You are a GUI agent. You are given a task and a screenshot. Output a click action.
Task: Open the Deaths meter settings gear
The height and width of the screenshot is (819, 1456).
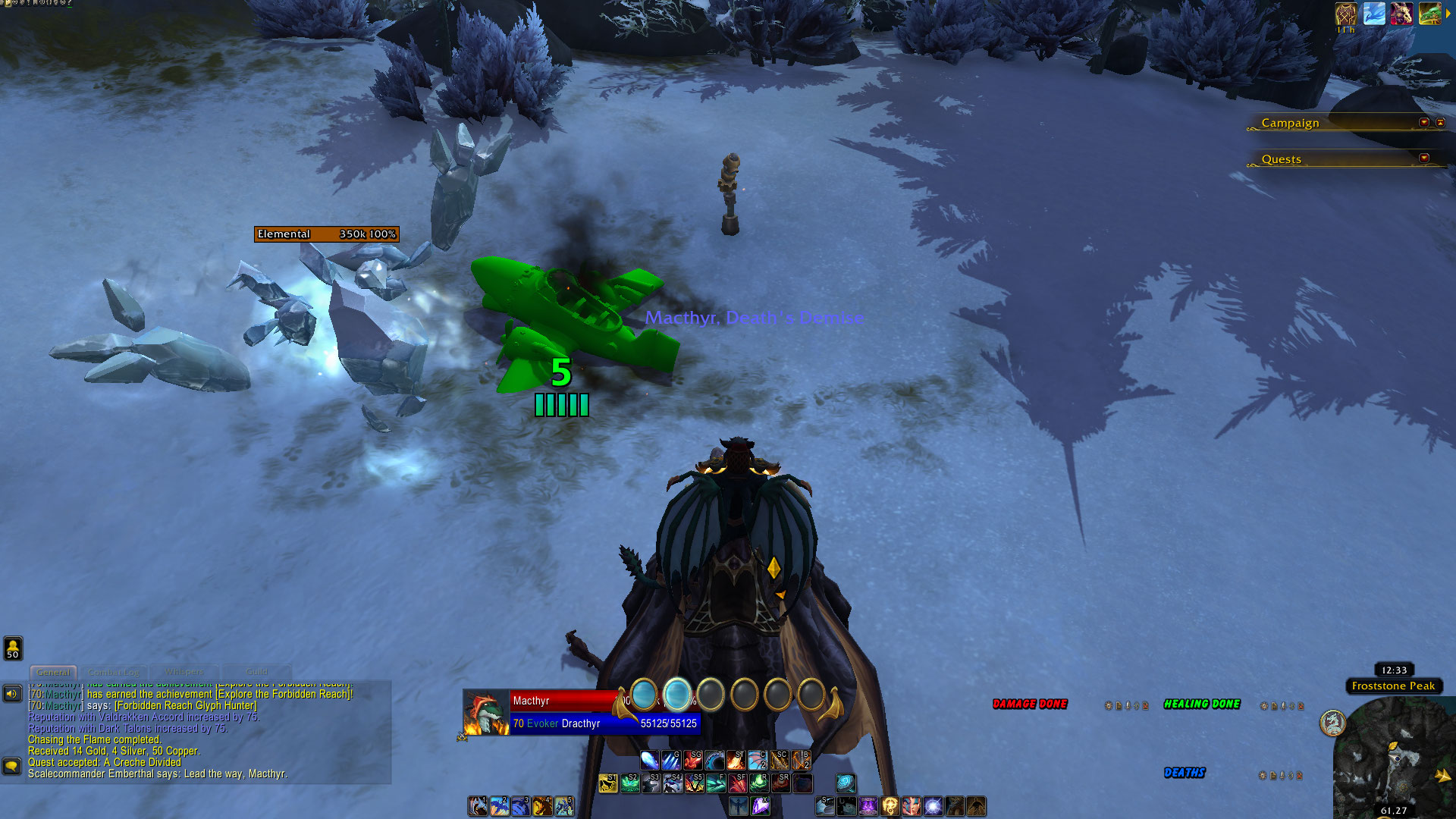[x=1262, y=775]
